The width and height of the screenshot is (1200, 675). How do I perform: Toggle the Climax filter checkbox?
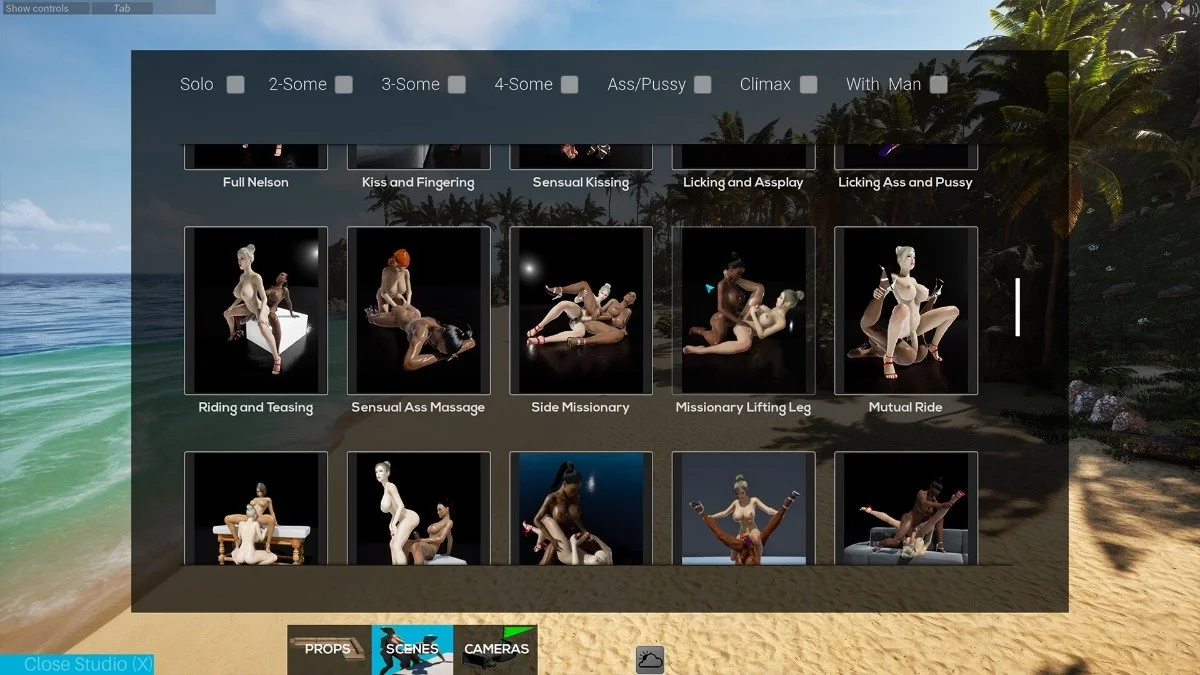(x=808, y=85)
